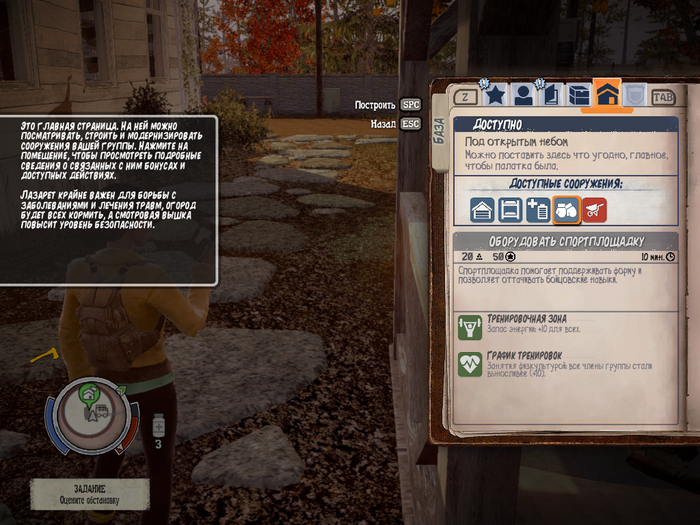
Task: Select the infirmary clipboard facility icon
Action: (538, 210)
